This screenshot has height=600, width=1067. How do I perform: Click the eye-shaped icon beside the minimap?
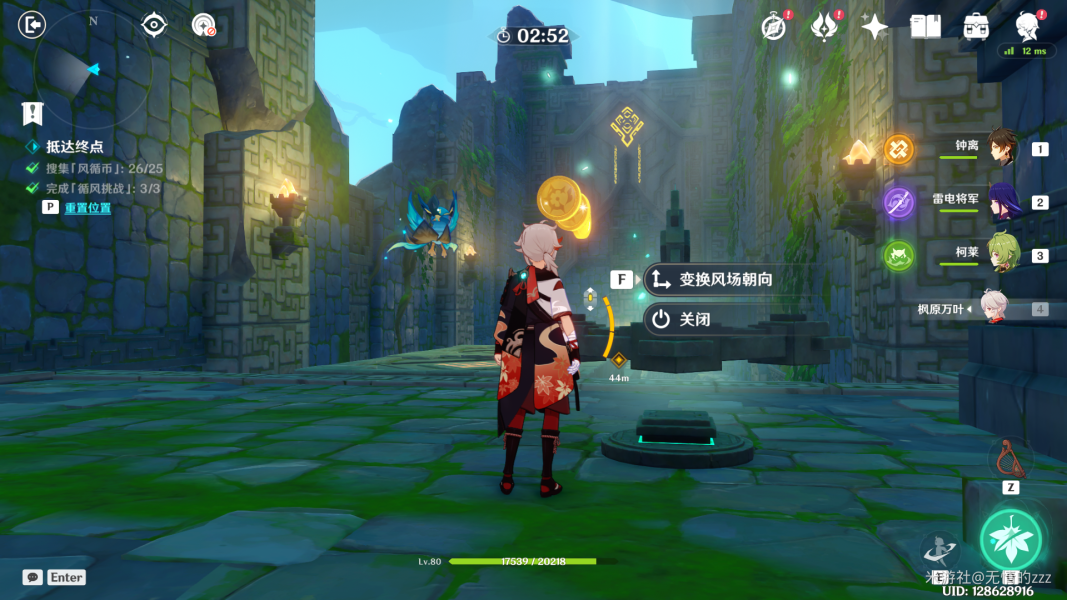pyautogui.click(x=154, y=25)
